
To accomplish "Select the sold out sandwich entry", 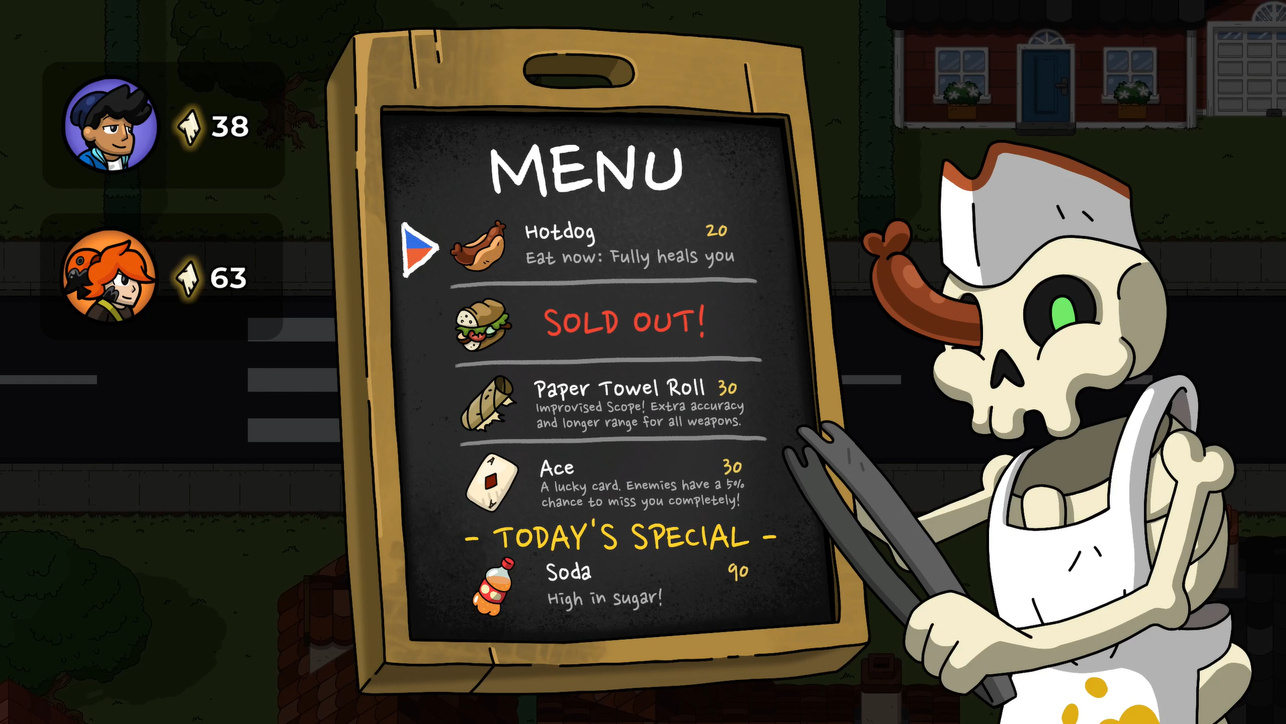I will pyautogui.click(x=605, y=323).
